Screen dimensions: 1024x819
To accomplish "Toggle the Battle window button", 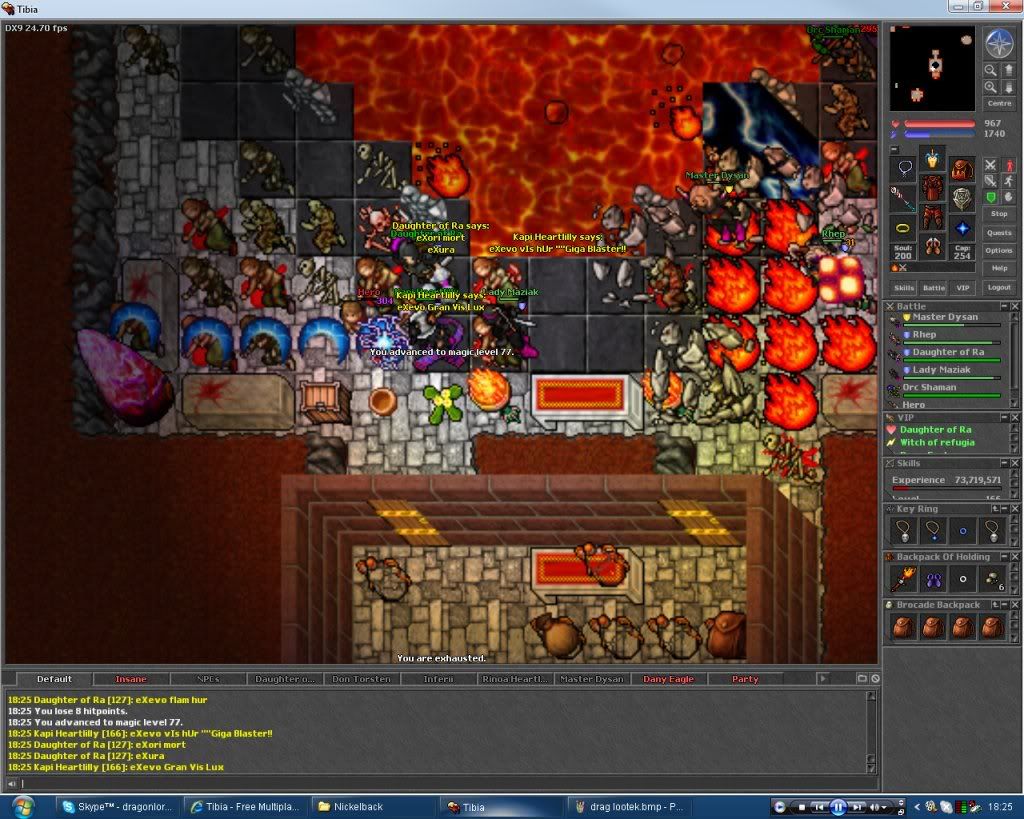I will click(933, 288).
